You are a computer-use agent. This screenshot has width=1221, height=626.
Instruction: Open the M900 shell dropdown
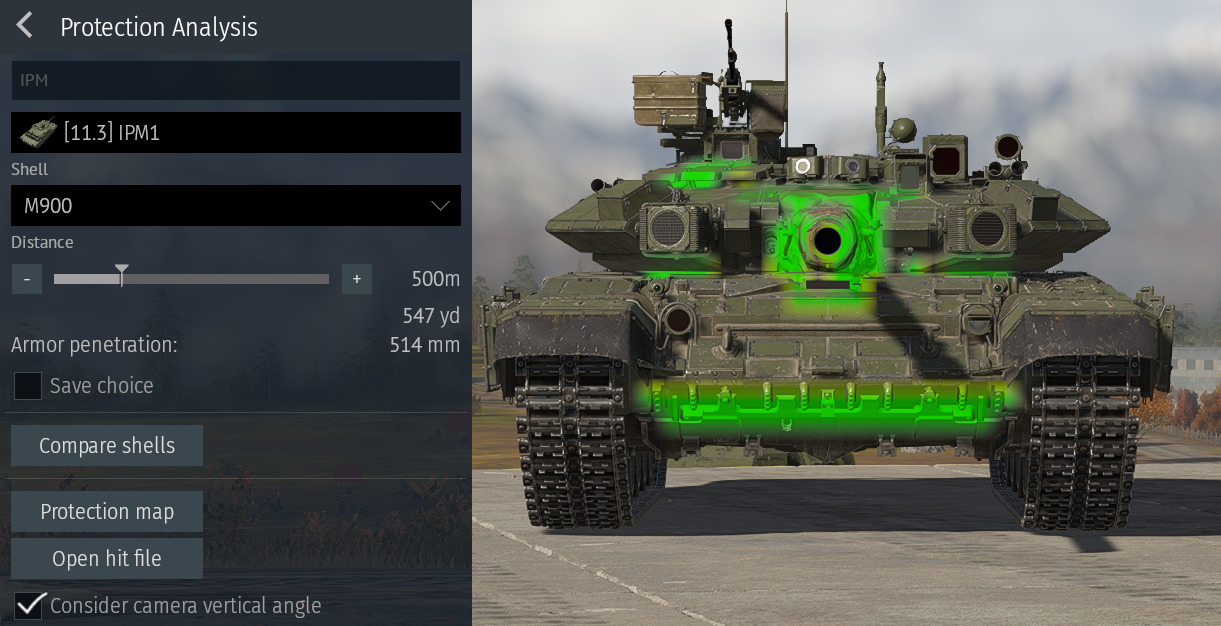coord(236,206)
